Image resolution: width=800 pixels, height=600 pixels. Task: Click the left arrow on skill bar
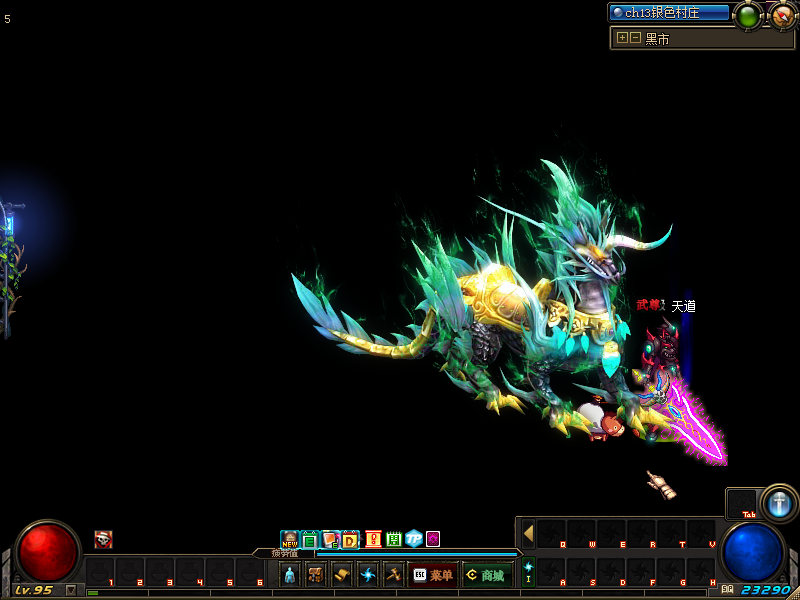(528, 533)
